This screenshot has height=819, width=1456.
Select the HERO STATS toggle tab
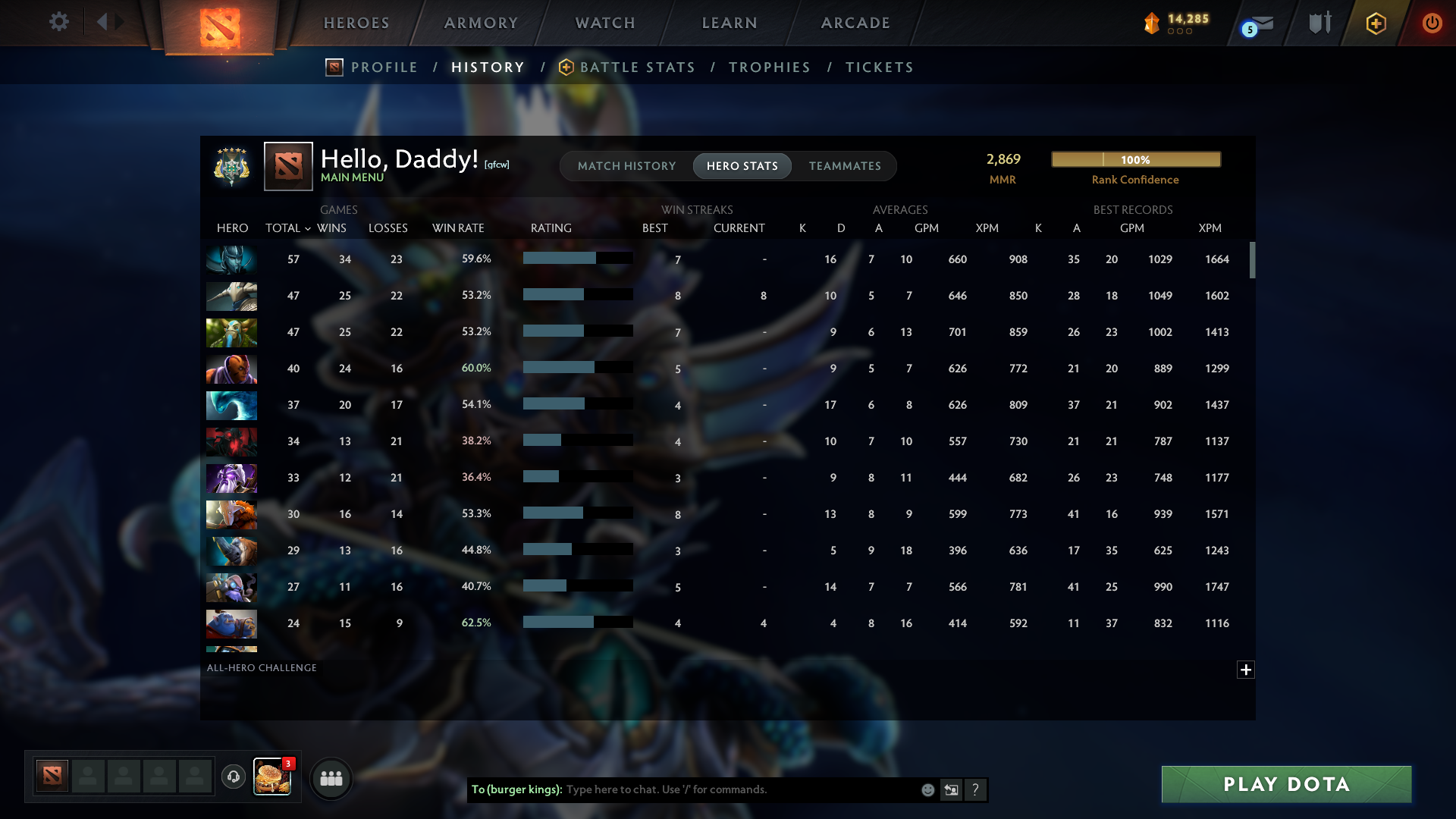pyautogui.click(x=742, y=165)
